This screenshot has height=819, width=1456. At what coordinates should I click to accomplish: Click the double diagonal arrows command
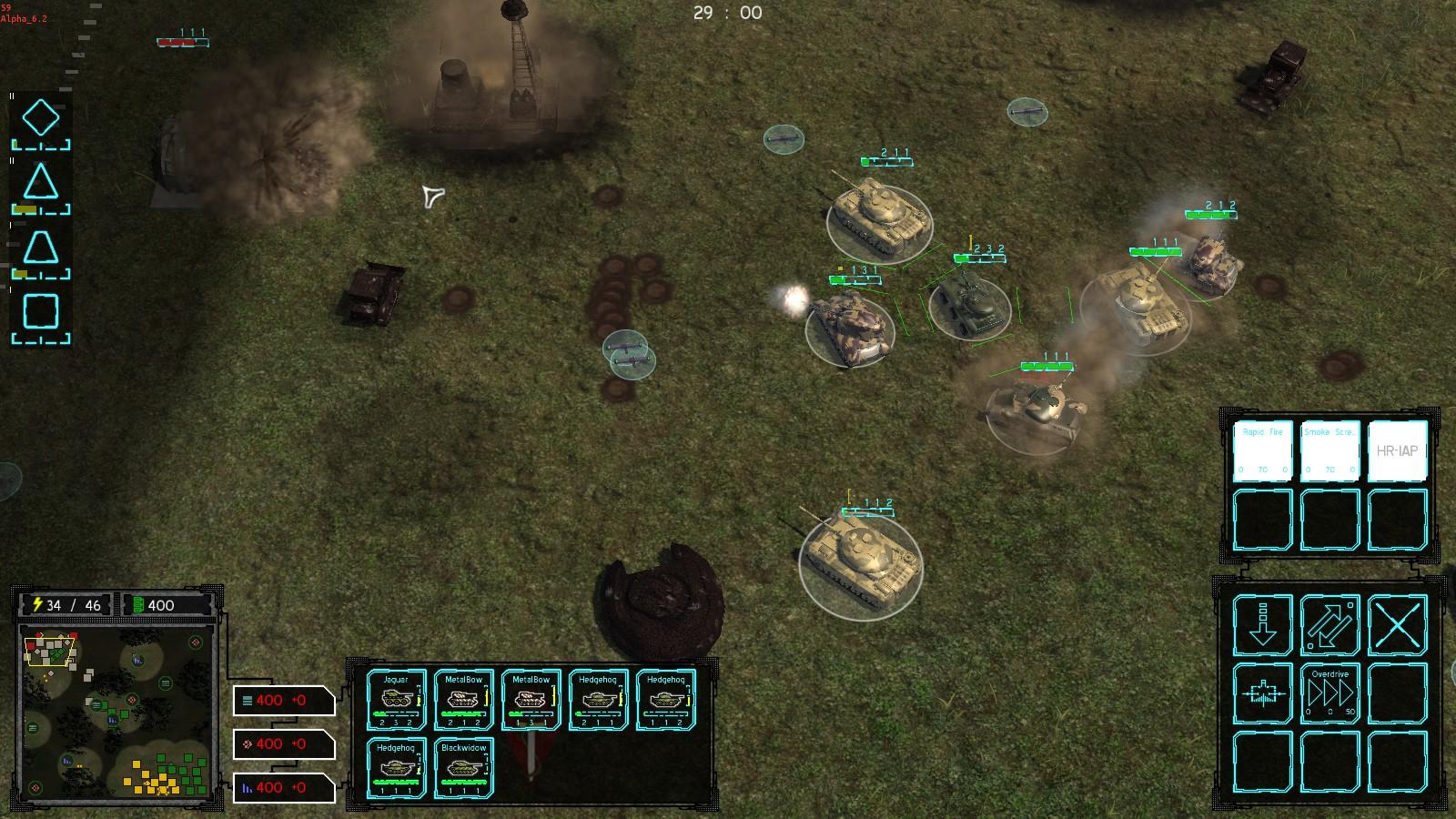[x=1330, y=625]
